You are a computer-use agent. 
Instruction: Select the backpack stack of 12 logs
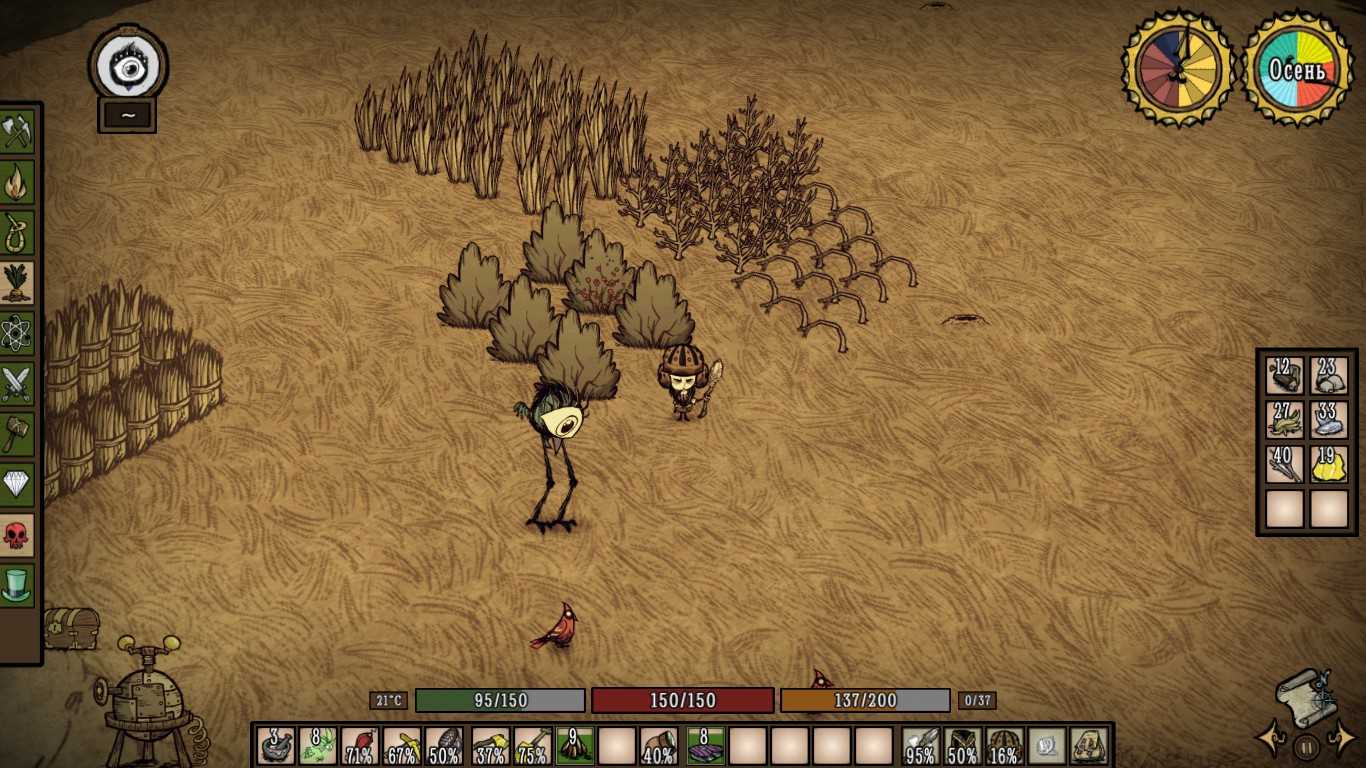[x=1285, y=376]
